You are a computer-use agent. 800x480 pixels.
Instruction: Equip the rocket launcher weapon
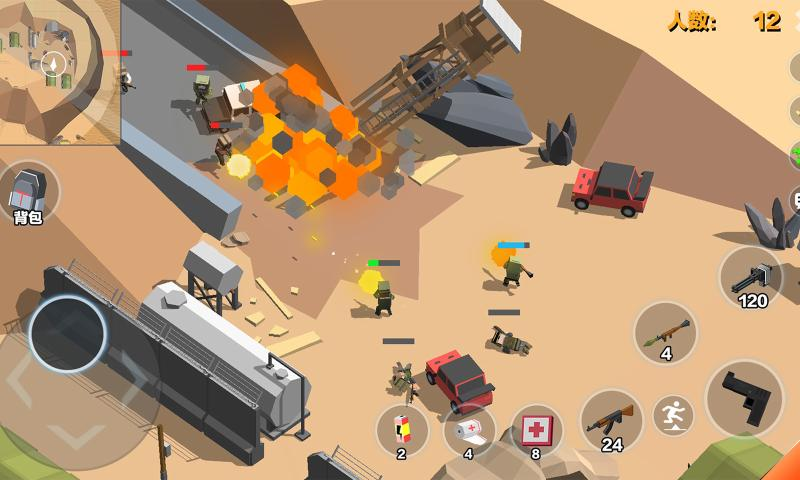coord(665,333)
